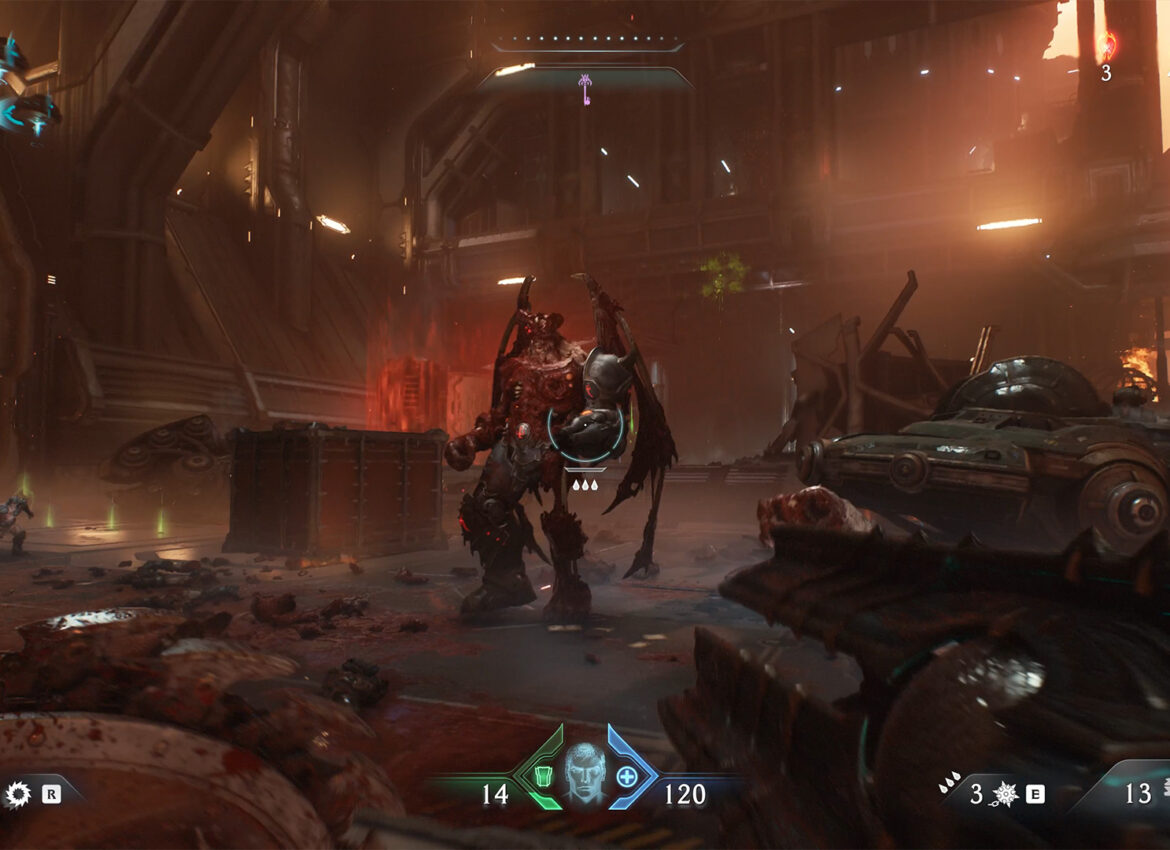Viewport: 1170px width, 850px height.
Task: Select the Slayer face portrait
Action: tap(585, 773)
